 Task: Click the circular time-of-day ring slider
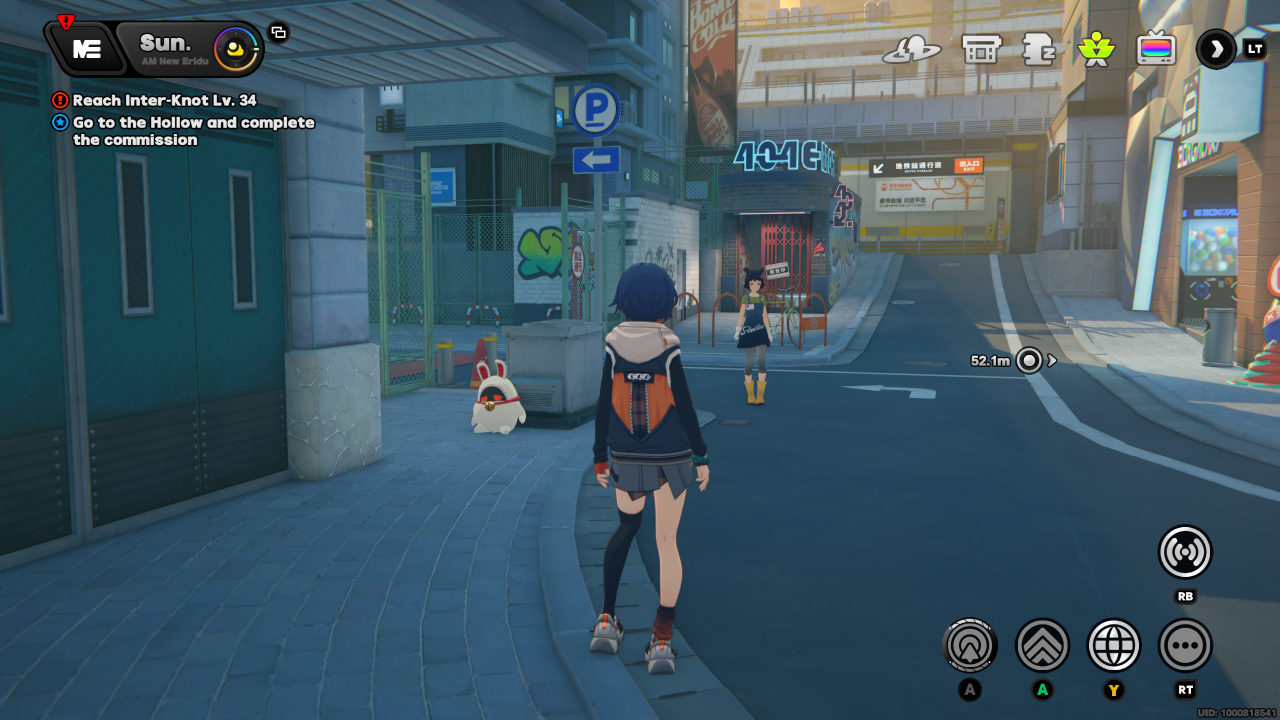point(236,47)
